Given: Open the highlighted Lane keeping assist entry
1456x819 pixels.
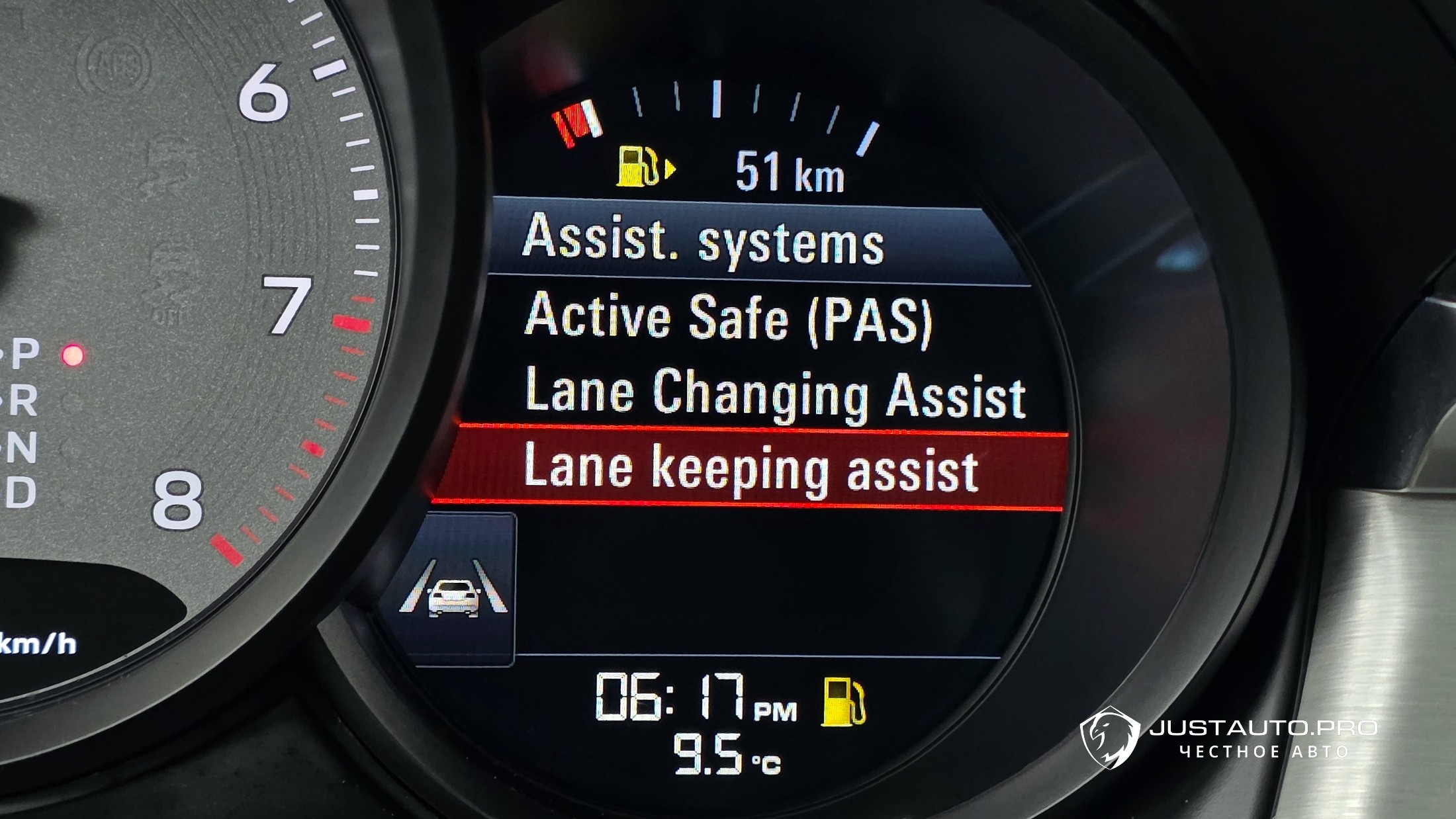Looking at the screenshot, I should 751,470.
